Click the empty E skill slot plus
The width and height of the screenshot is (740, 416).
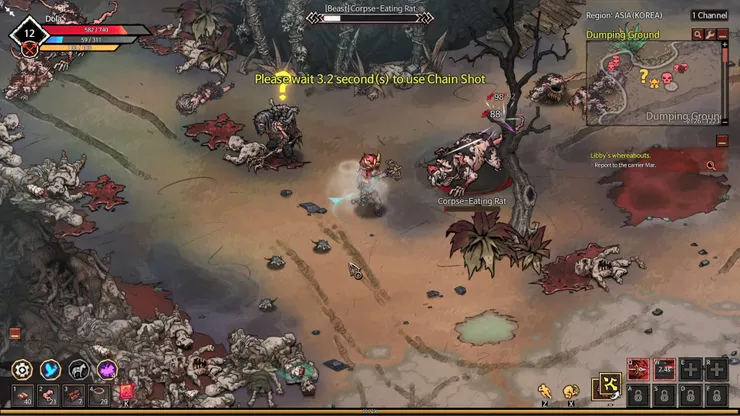tap(690, 370)
